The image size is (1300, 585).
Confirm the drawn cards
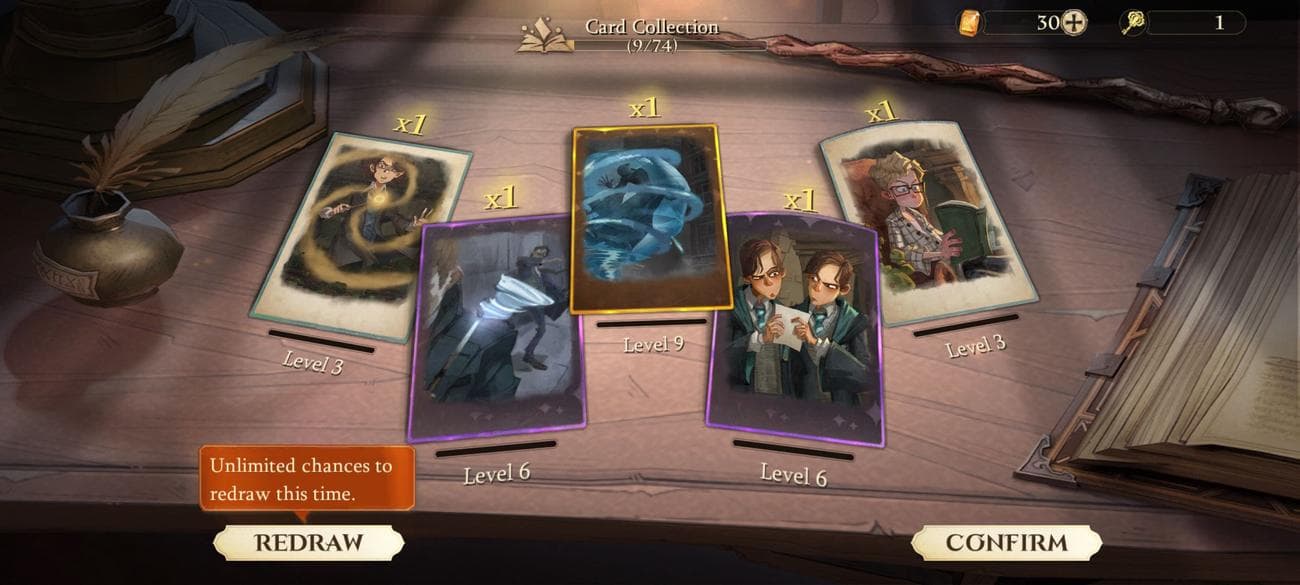pyautogui.click(x=1006, y=542)
